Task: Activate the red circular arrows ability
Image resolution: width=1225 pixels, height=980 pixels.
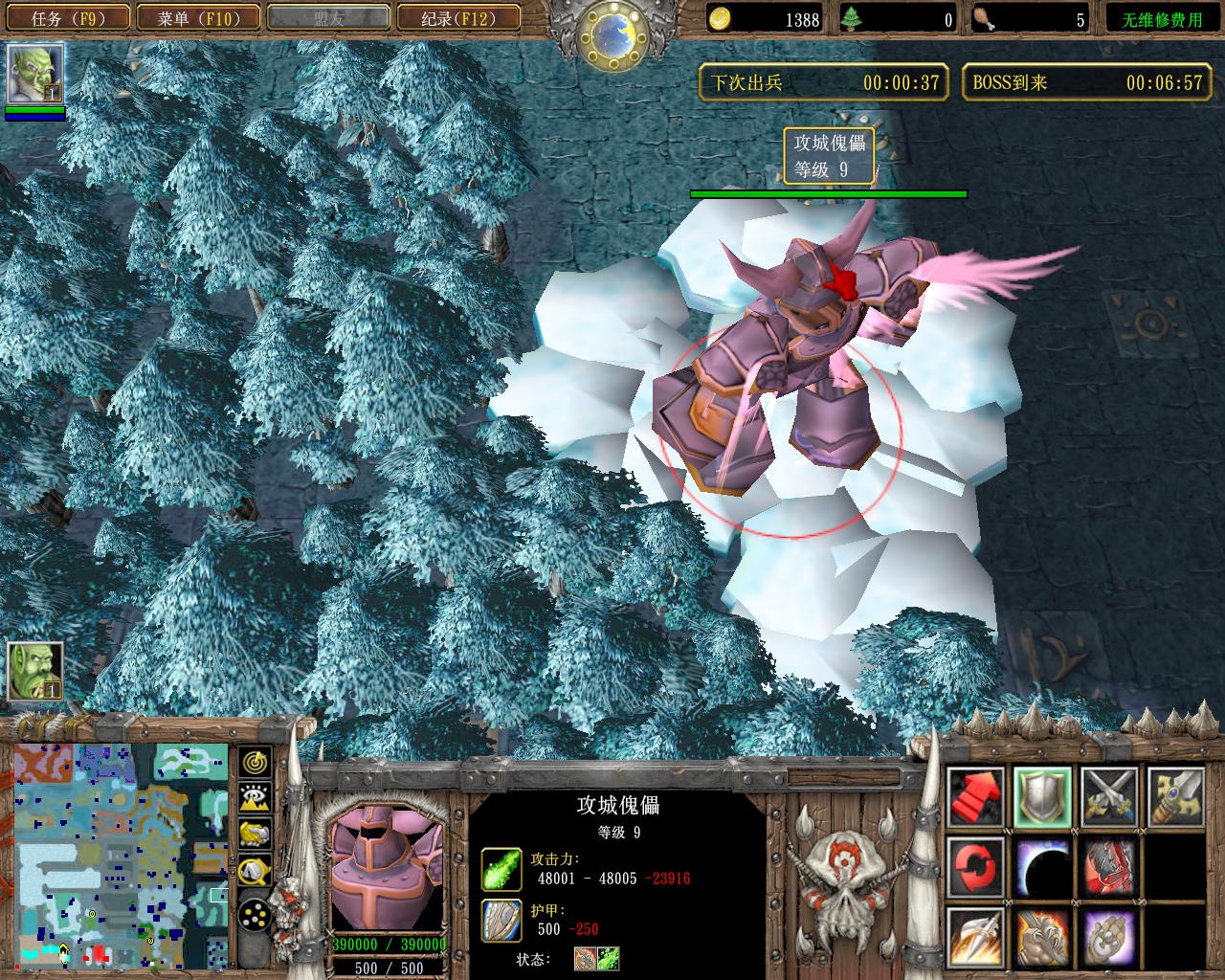Action: (x=976, y=866)
